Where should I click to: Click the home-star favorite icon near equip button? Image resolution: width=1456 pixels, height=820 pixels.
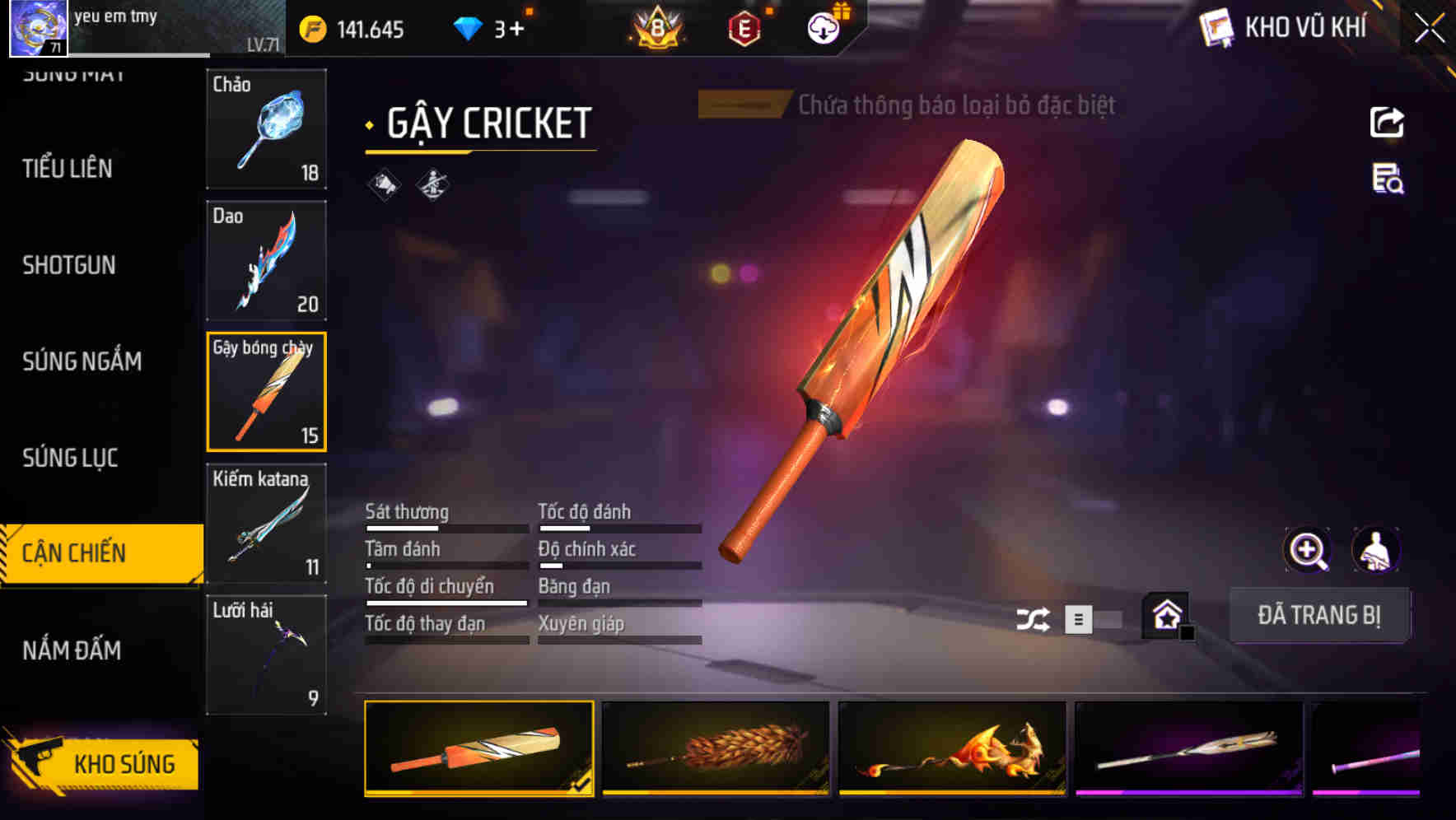click(1166, 615)
